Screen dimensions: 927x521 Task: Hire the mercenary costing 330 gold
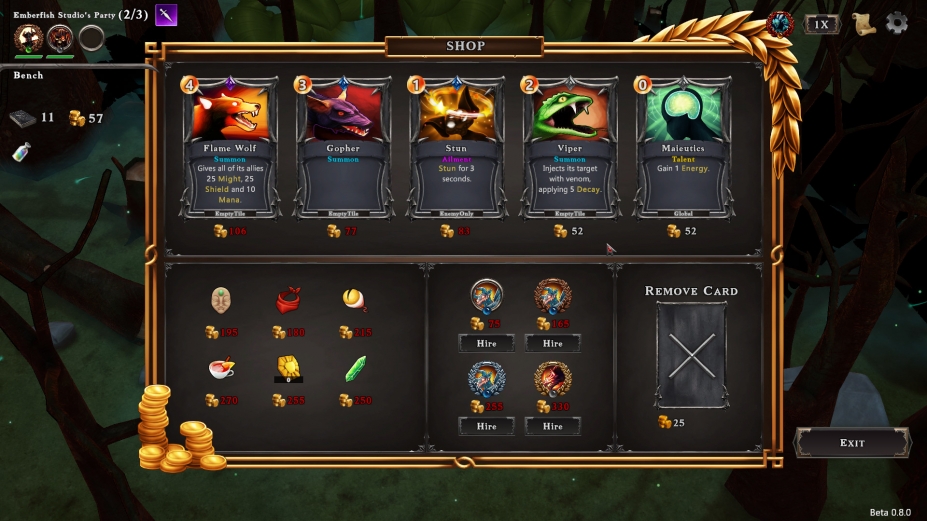tap(552, 426)
